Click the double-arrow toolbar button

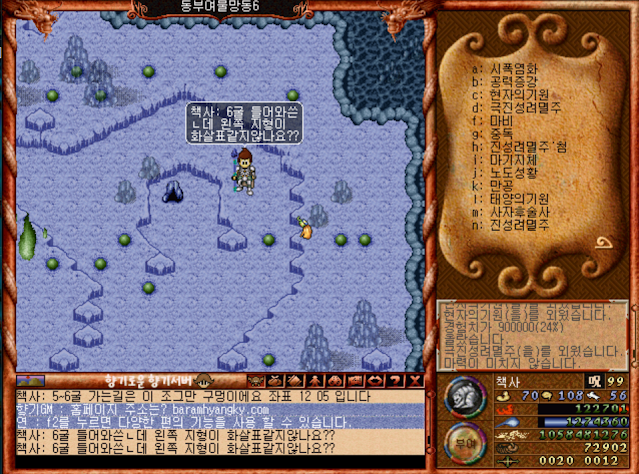tap(376, 381)
